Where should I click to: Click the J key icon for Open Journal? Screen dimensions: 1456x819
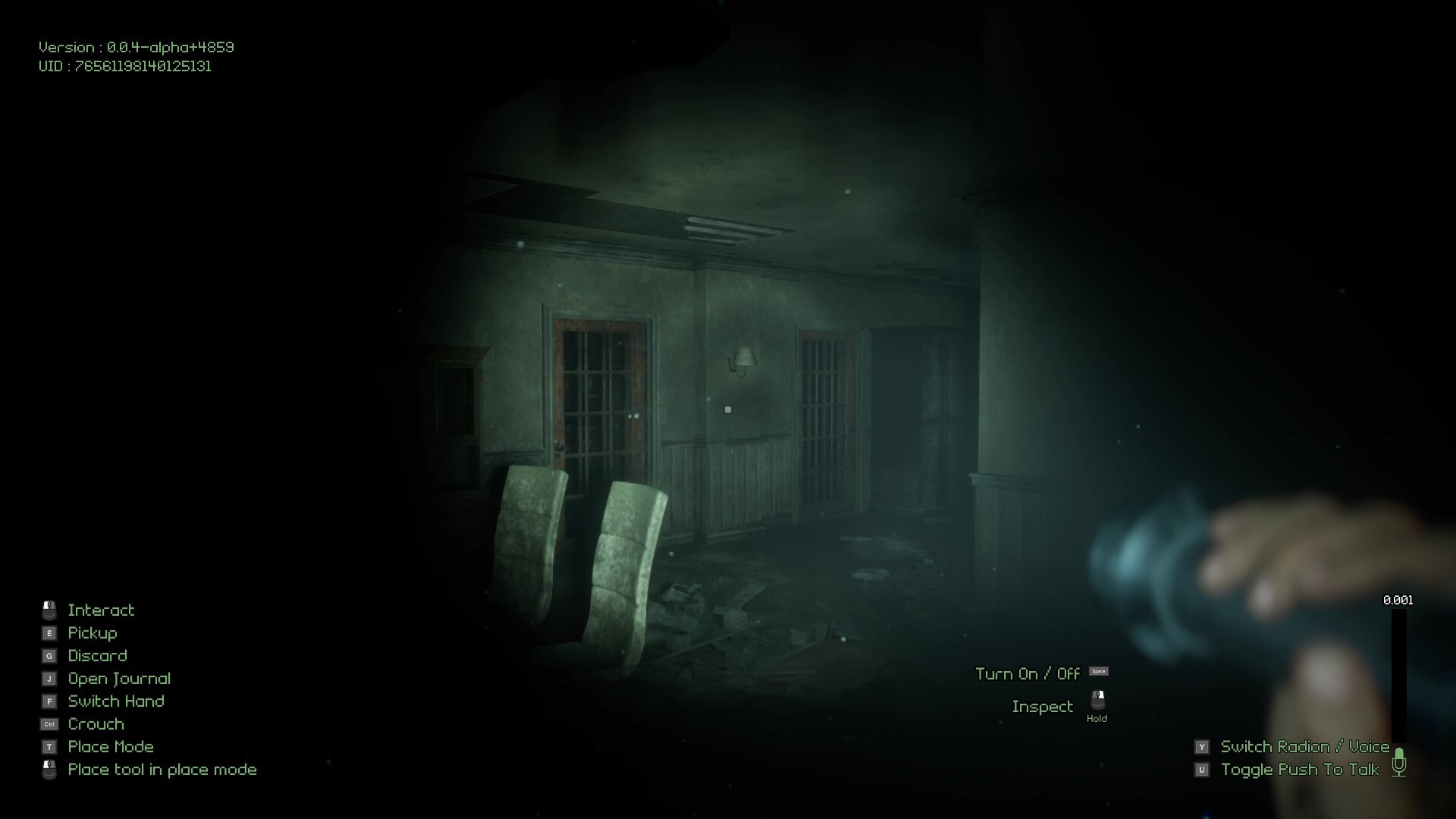pyautogui.click(x=49, y=678)
